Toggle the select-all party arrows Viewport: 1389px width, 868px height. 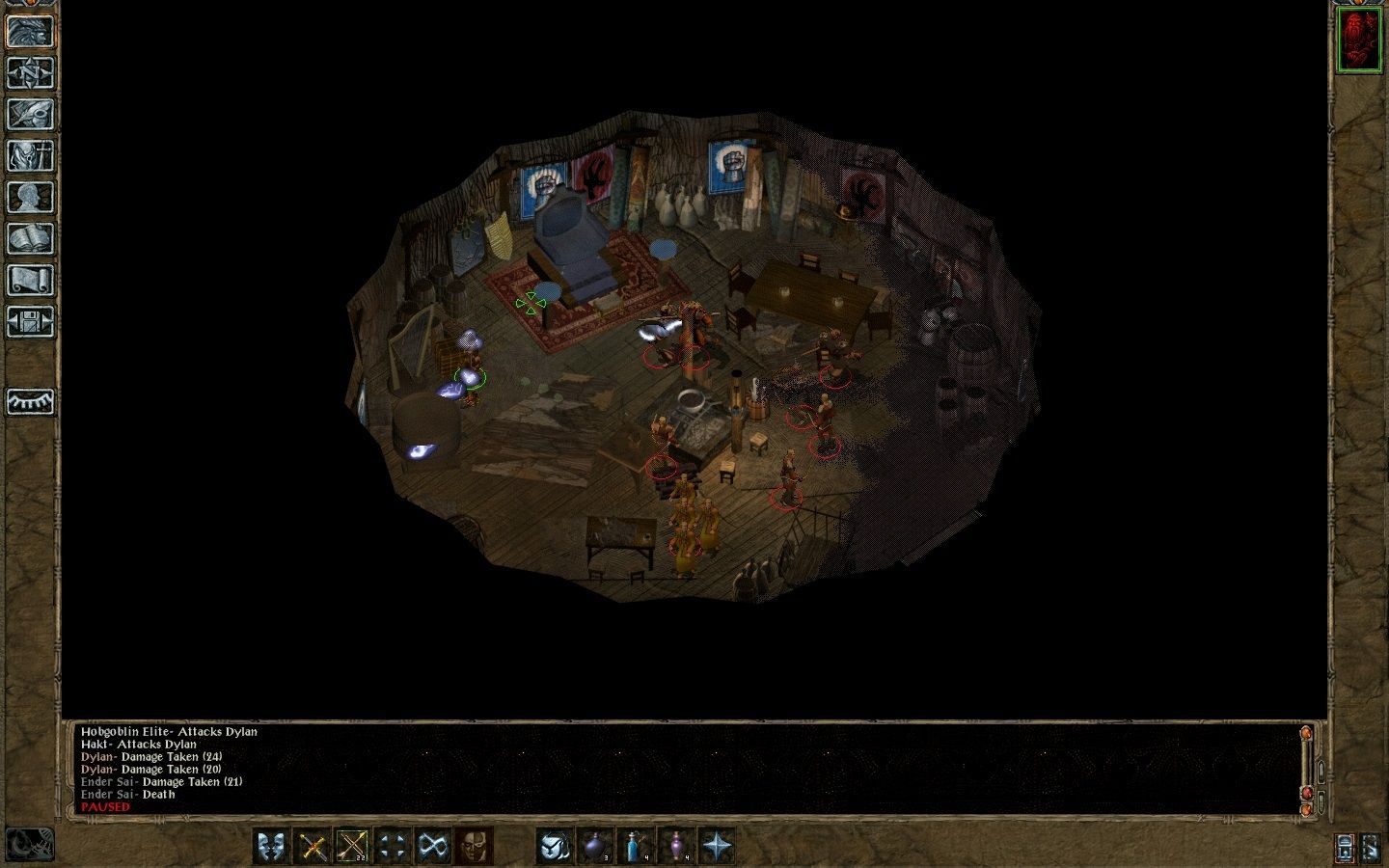(x=392, y=844)
